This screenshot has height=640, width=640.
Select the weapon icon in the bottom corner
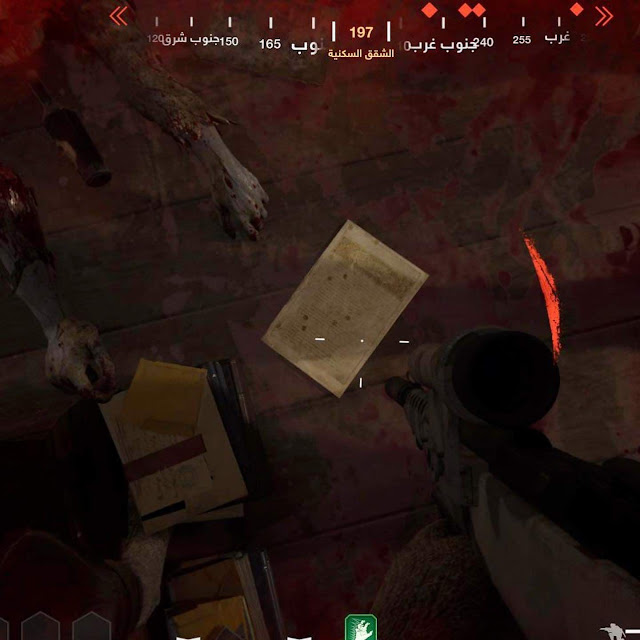point(617,630)
